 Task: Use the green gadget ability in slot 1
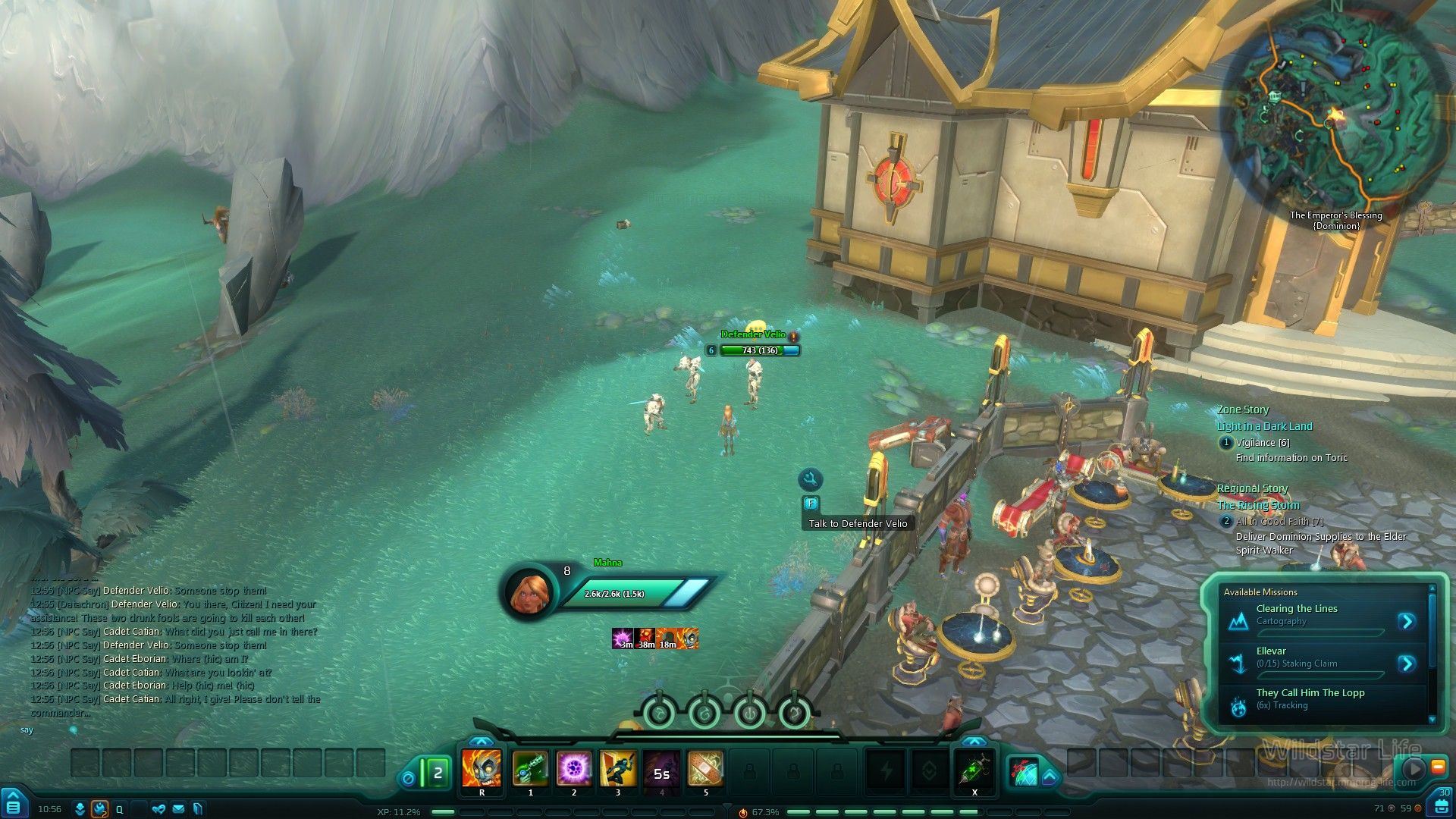pos(530,769)
